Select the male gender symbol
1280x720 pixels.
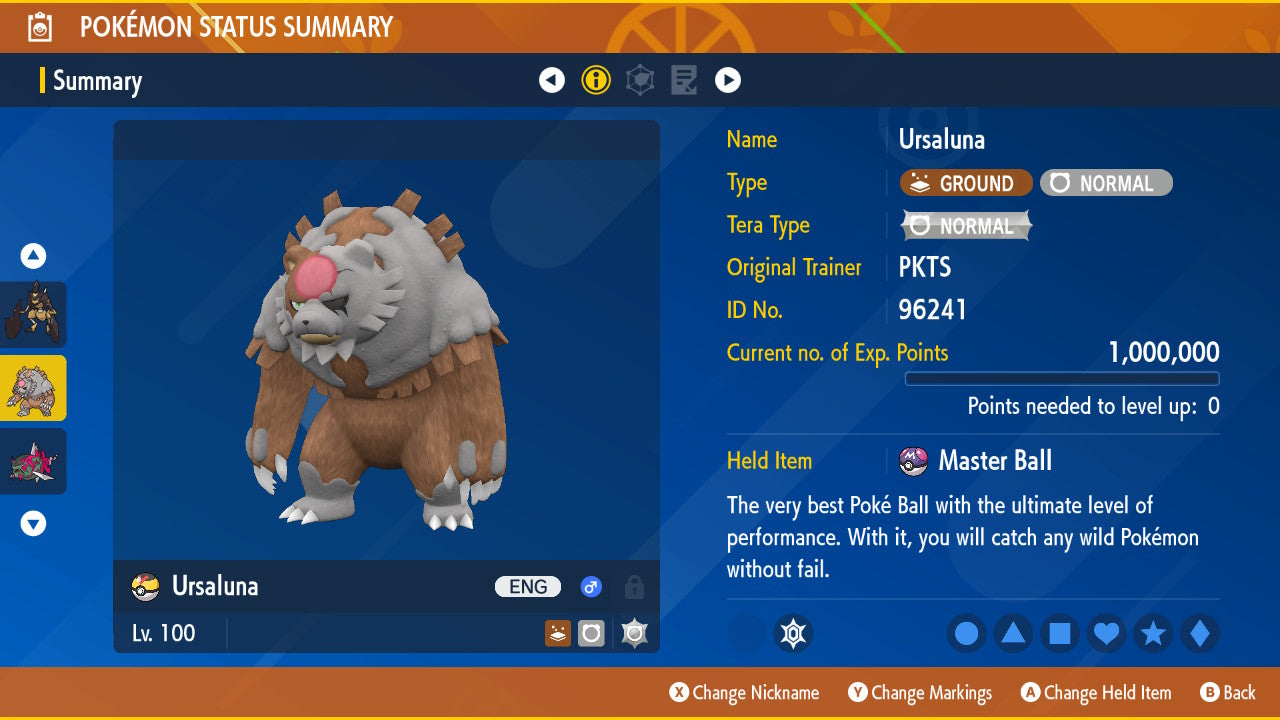[x=590, y=587]
